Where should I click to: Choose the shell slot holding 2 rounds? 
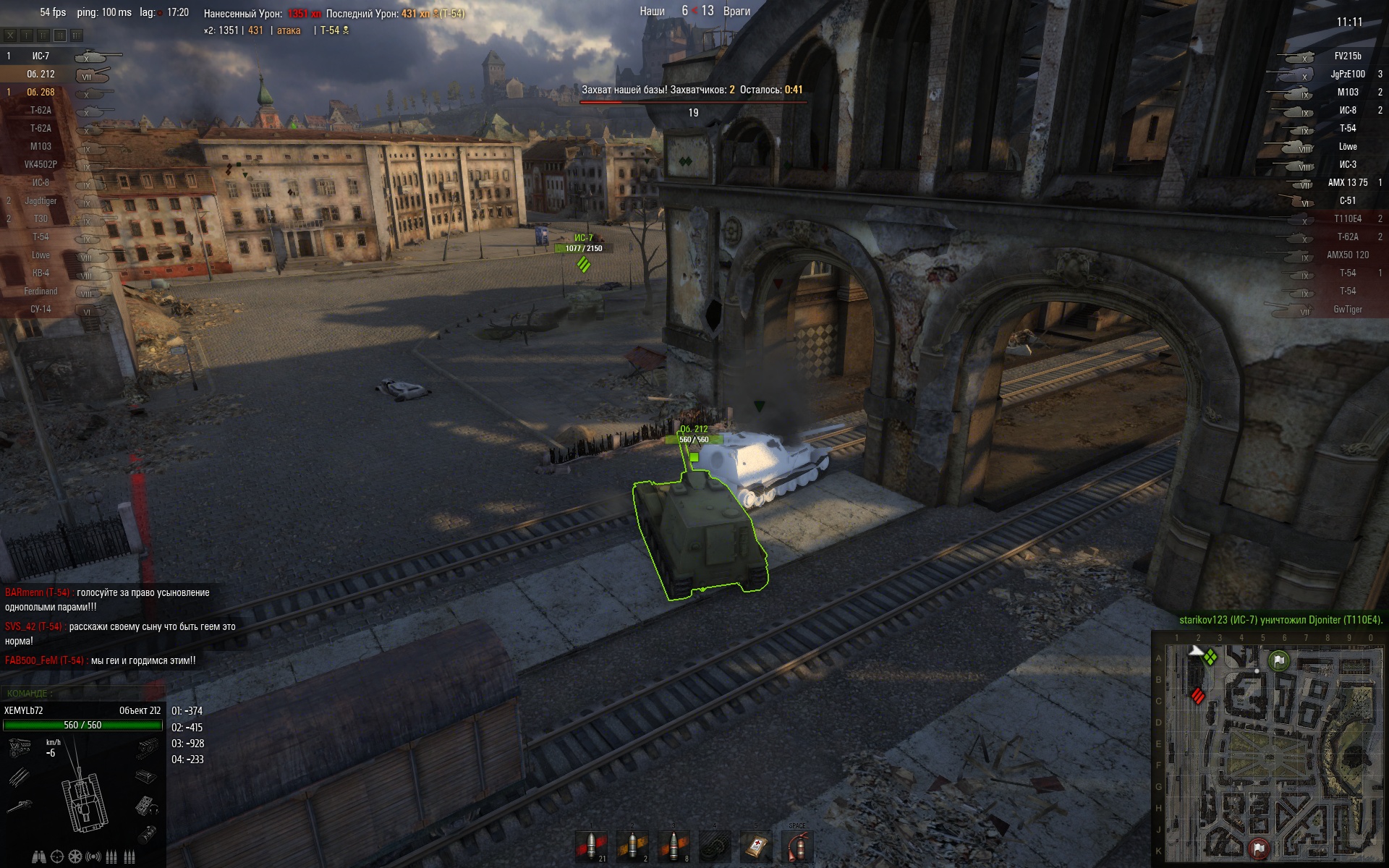(x=632, y=846)
